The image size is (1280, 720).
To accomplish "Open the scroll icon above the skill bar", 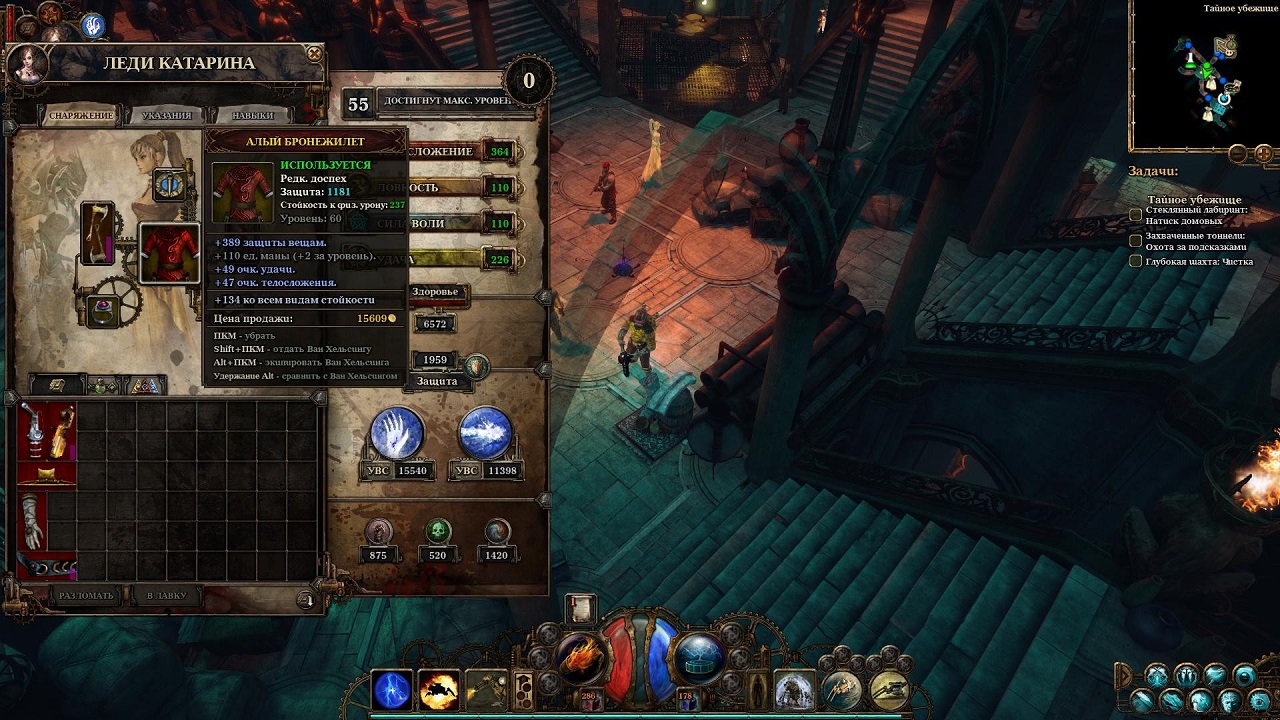I will click(579, 609).
